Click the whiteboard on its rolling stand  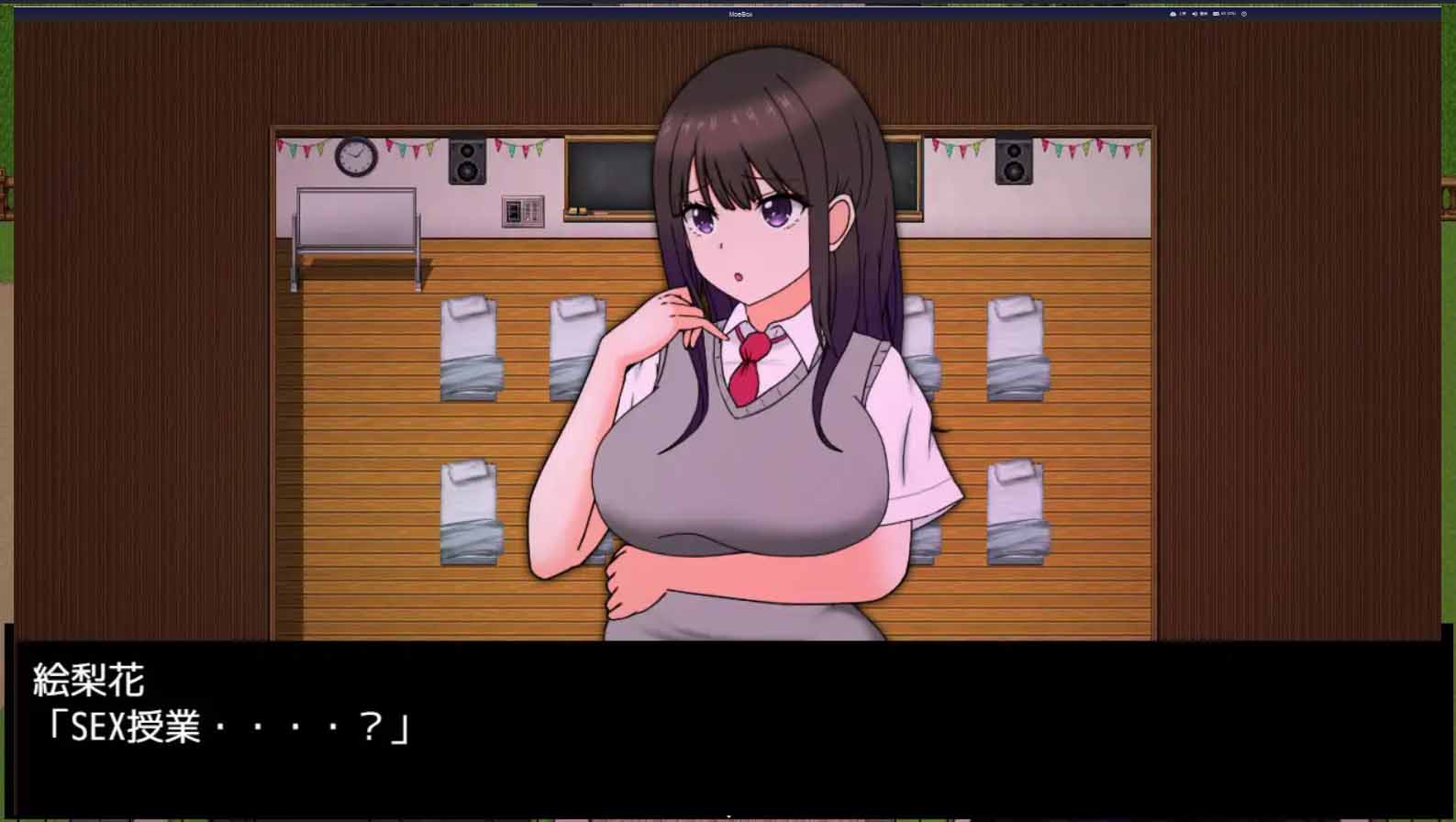tap(356, 220)
